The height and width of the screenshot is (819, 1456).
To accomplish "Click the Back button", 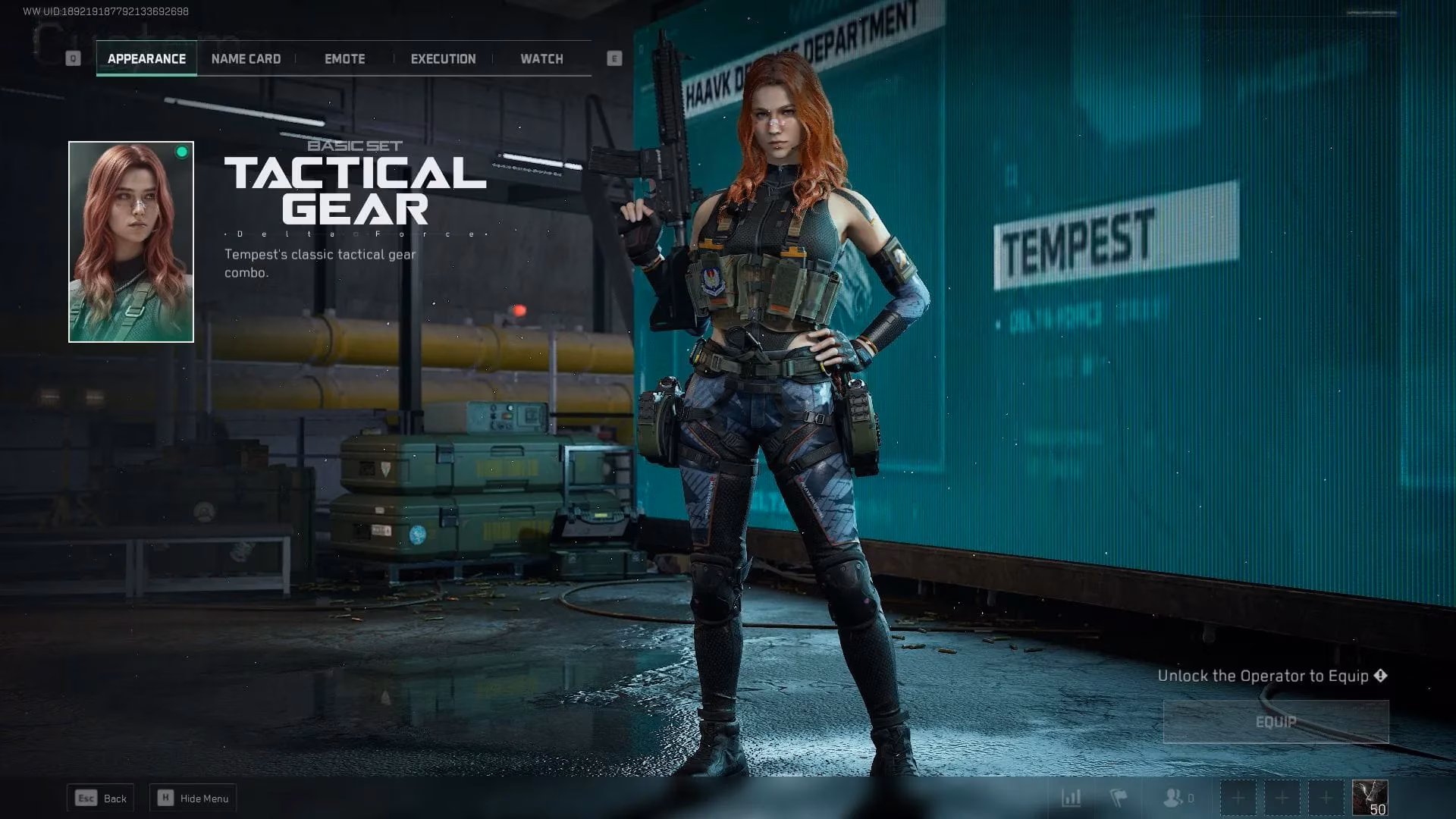I will click(x=101, y=798).
